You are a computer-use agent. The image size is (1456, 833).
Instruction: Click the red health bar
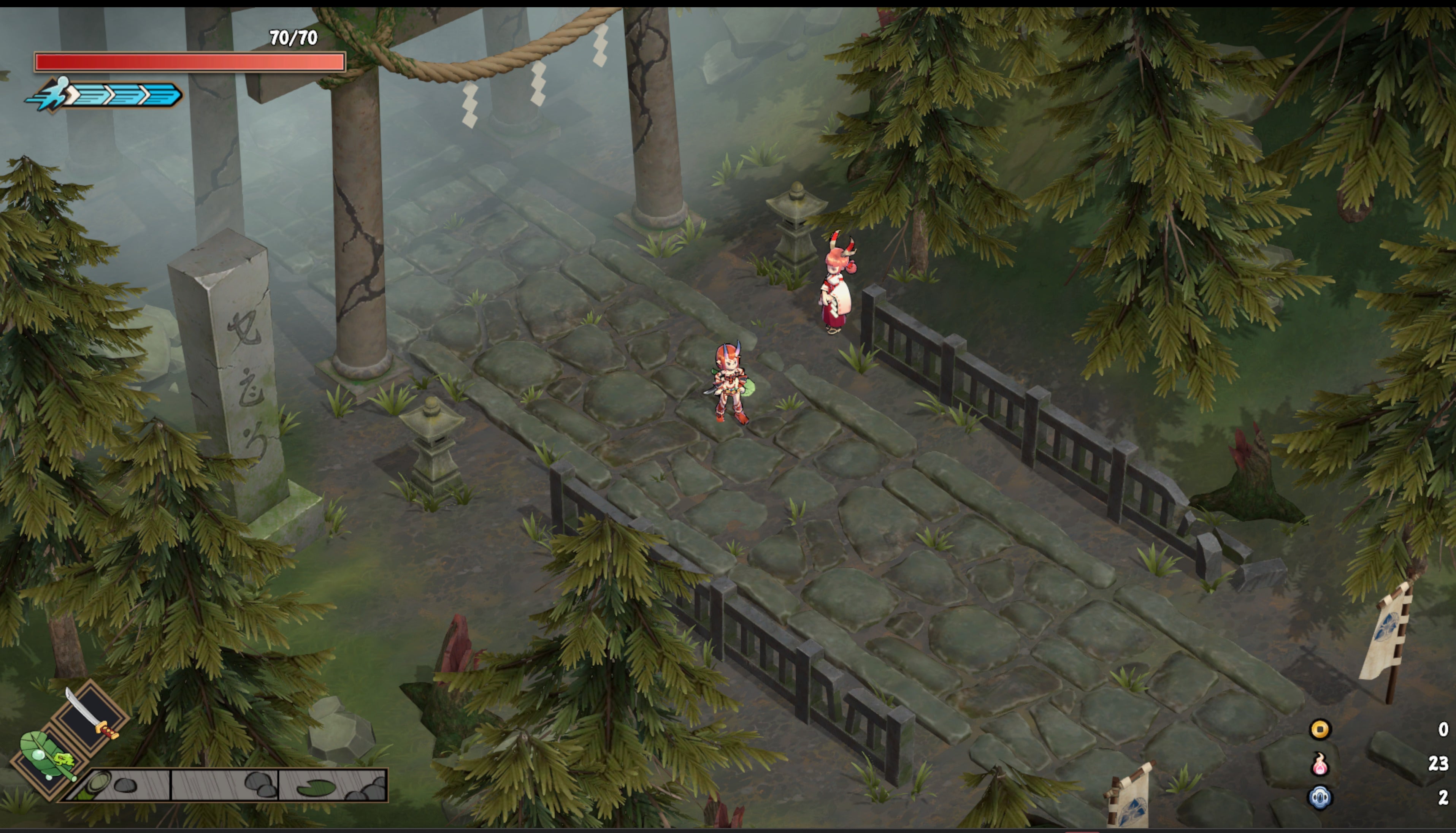189,62
